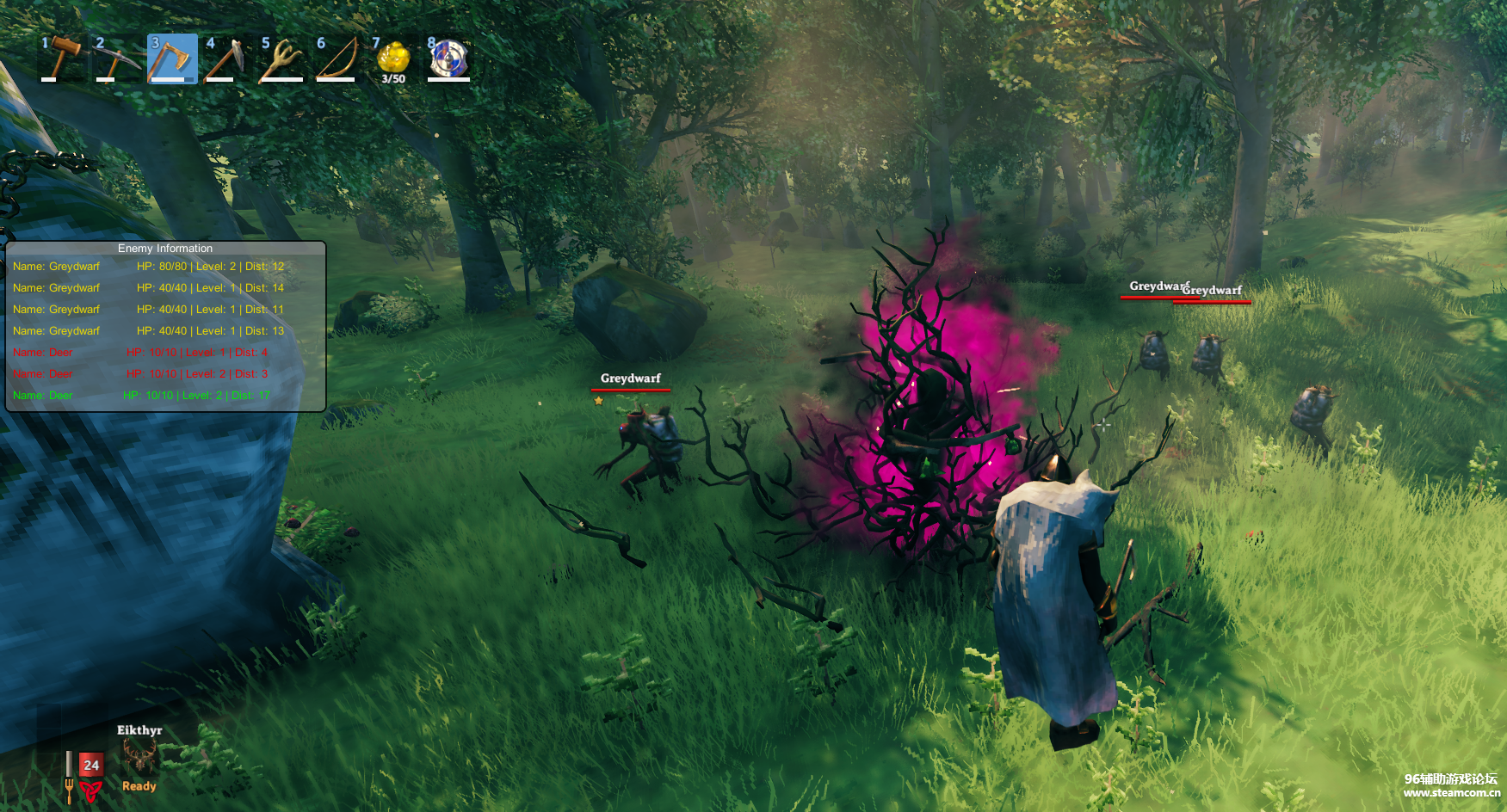
Task: Choose the hoe in hotbar slot 4
Action: [x=226, y=58]
